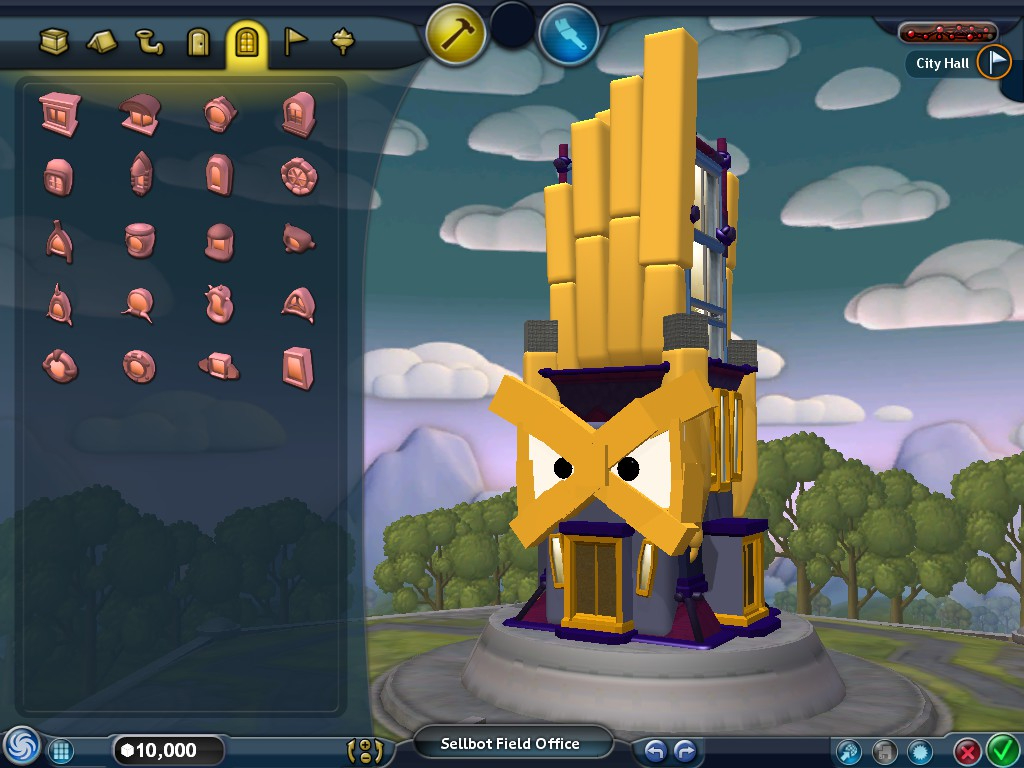This screenshot has width=1024, height=768.
Task: Open the roof parts tab
Action: pos(102,42)
